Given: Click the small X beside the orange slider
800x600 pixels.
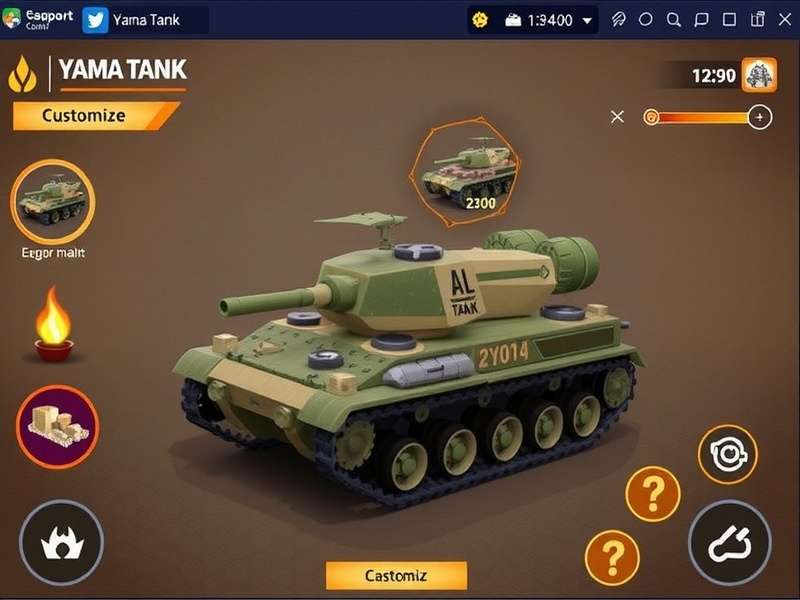Looking at the screenshot, I should [x=617, y=117].
